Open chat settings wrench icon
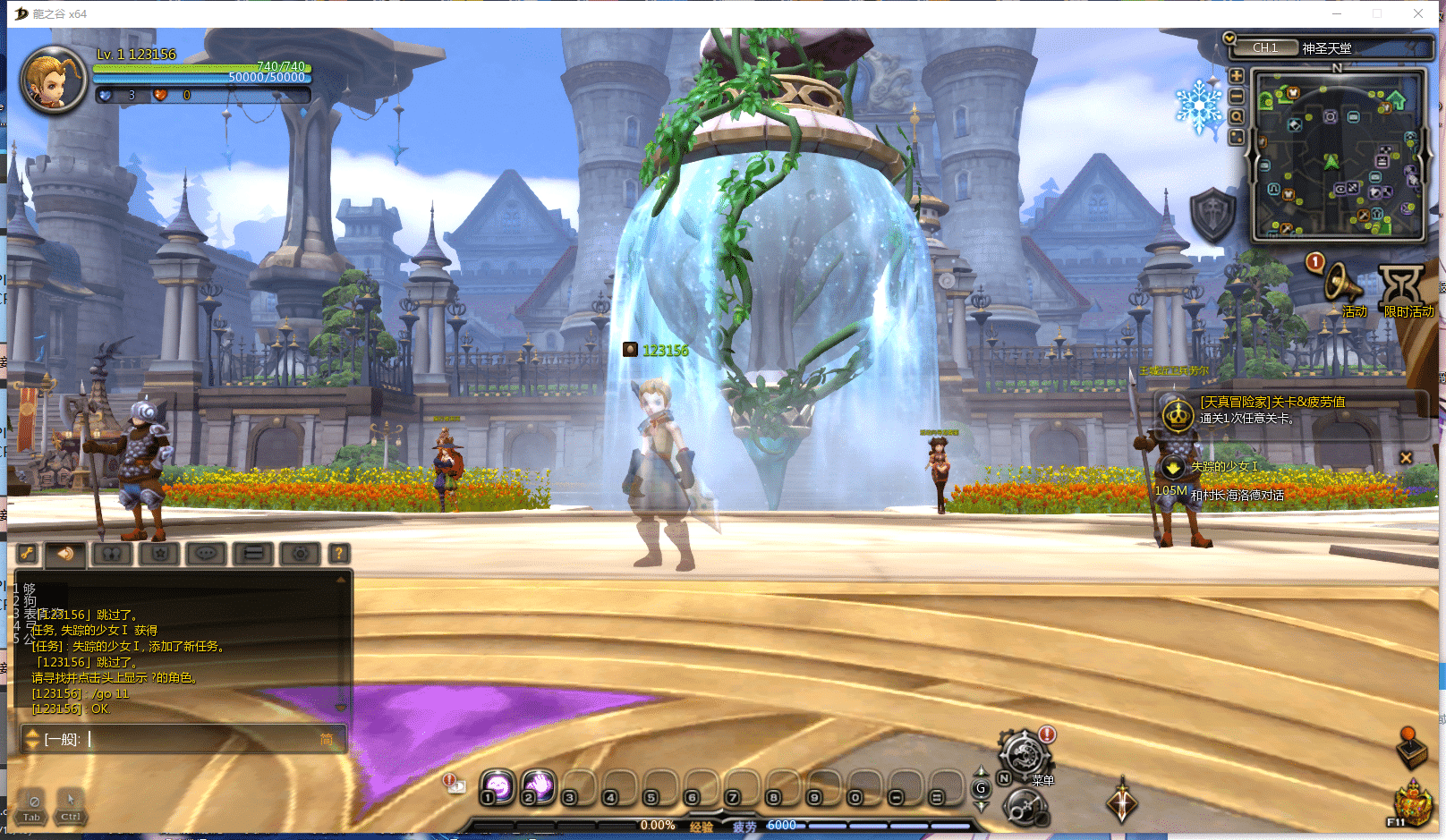This screenshot has width=1446, height=840. click(x=28, y=554)
